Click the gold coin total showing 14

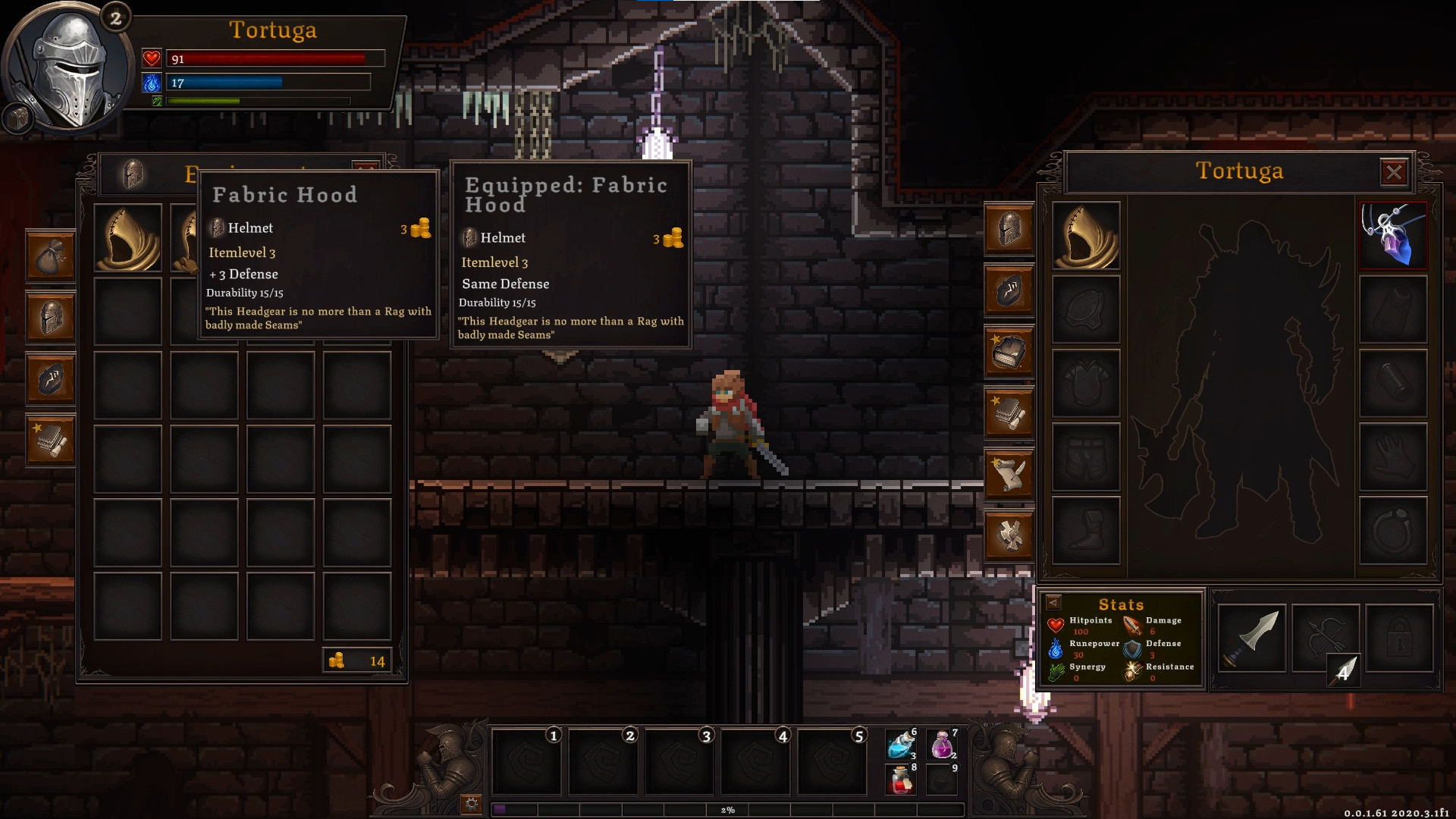click(358, 661)
